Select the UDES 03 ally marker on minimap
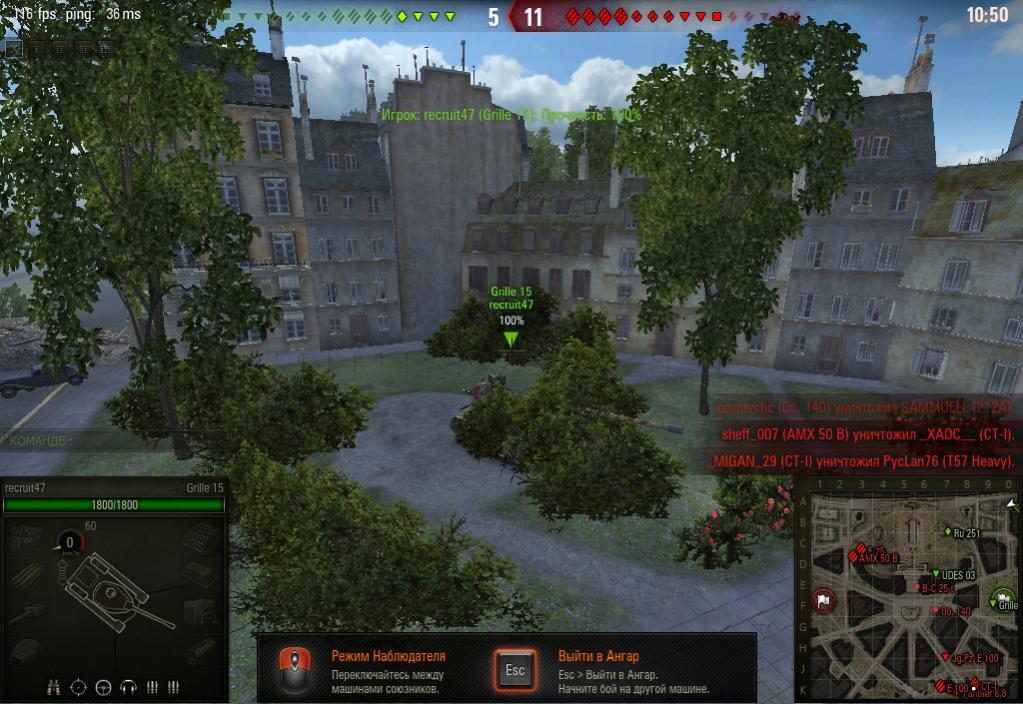The width and height of the screenshot is (1023, 704). coord(935,574)
